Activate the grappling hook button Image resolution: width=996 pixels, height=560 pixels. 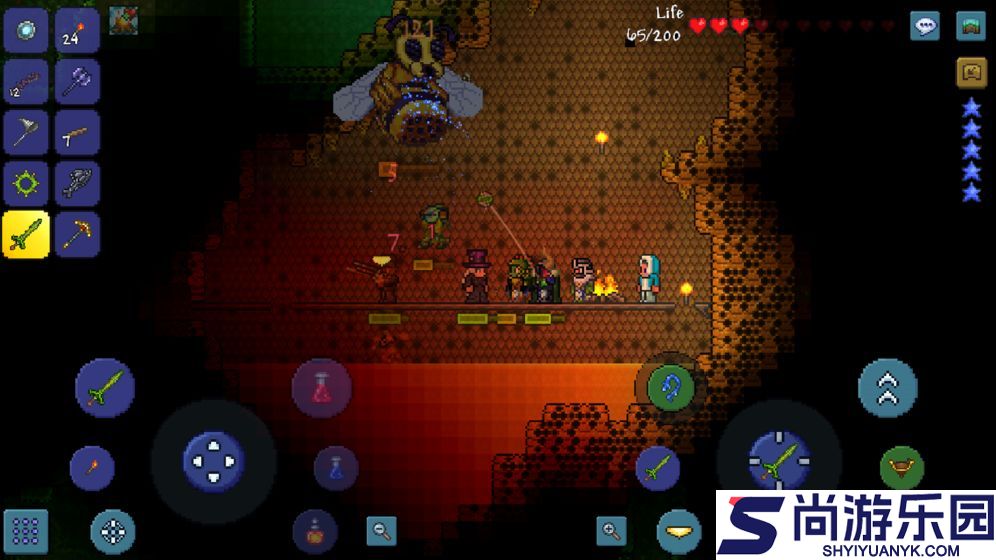coord(670,387)
